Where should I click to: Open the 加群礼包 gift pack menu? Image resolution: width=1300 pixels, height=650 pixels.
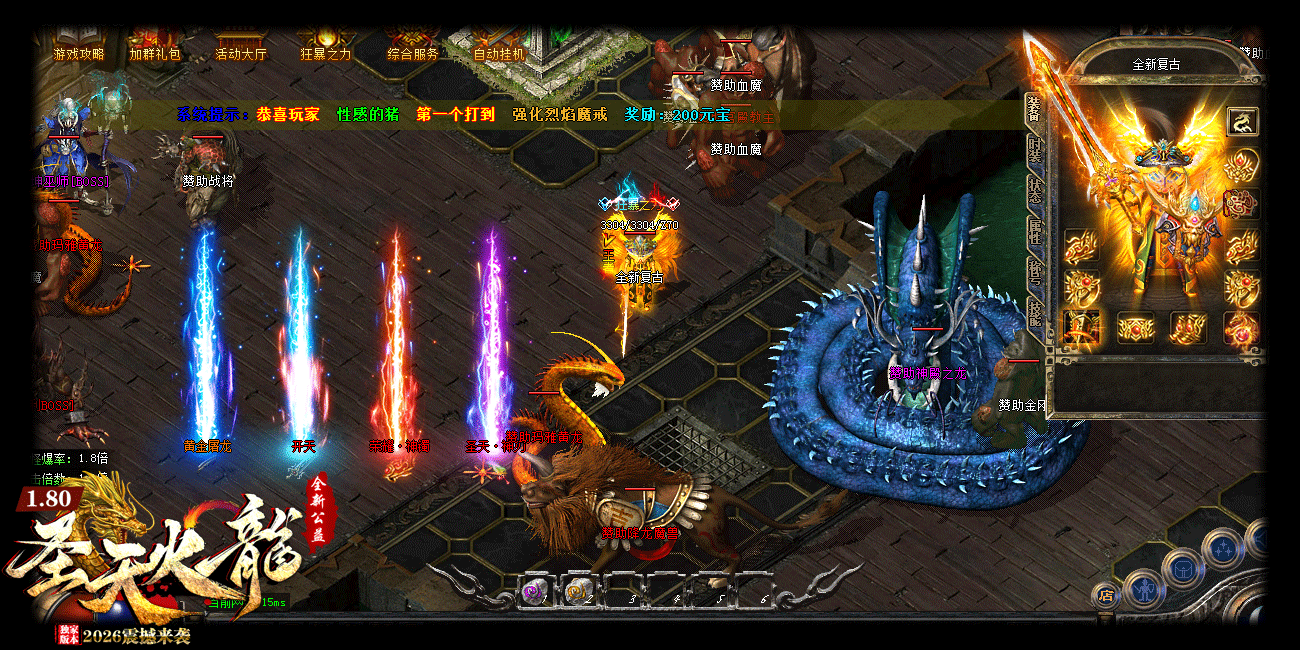click(155, 53)
